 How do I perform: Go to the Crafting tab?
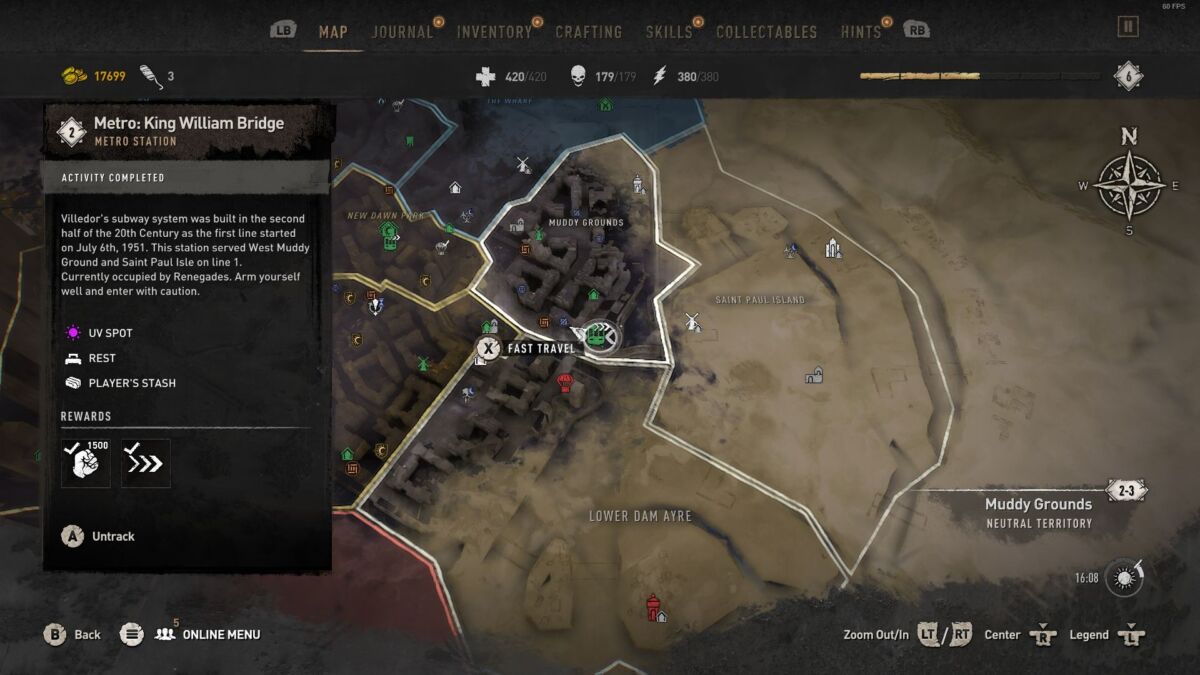pos(588,32)
